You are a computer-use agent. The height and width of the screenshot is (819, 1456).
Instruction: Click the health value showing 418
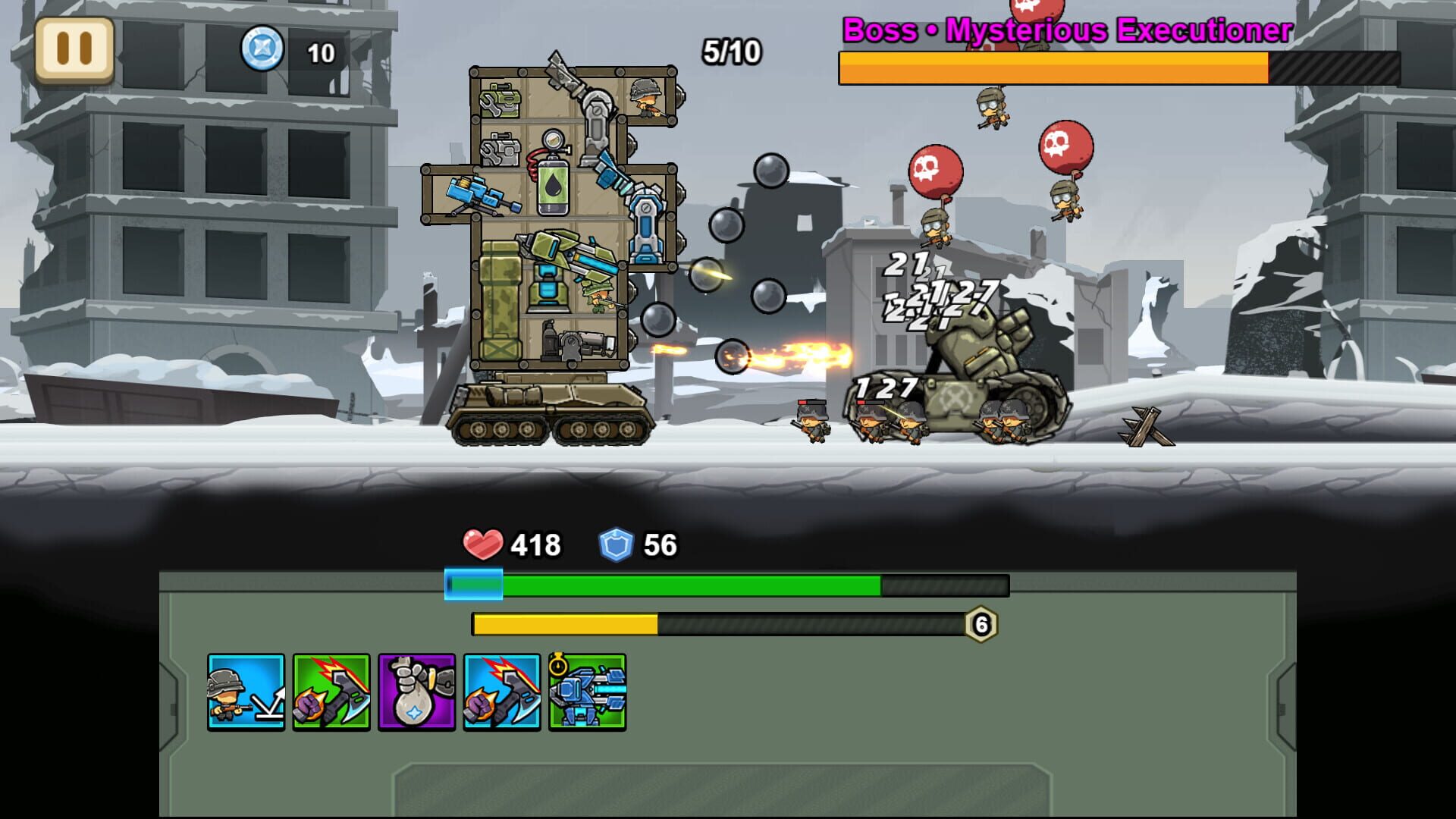point(535,543)
